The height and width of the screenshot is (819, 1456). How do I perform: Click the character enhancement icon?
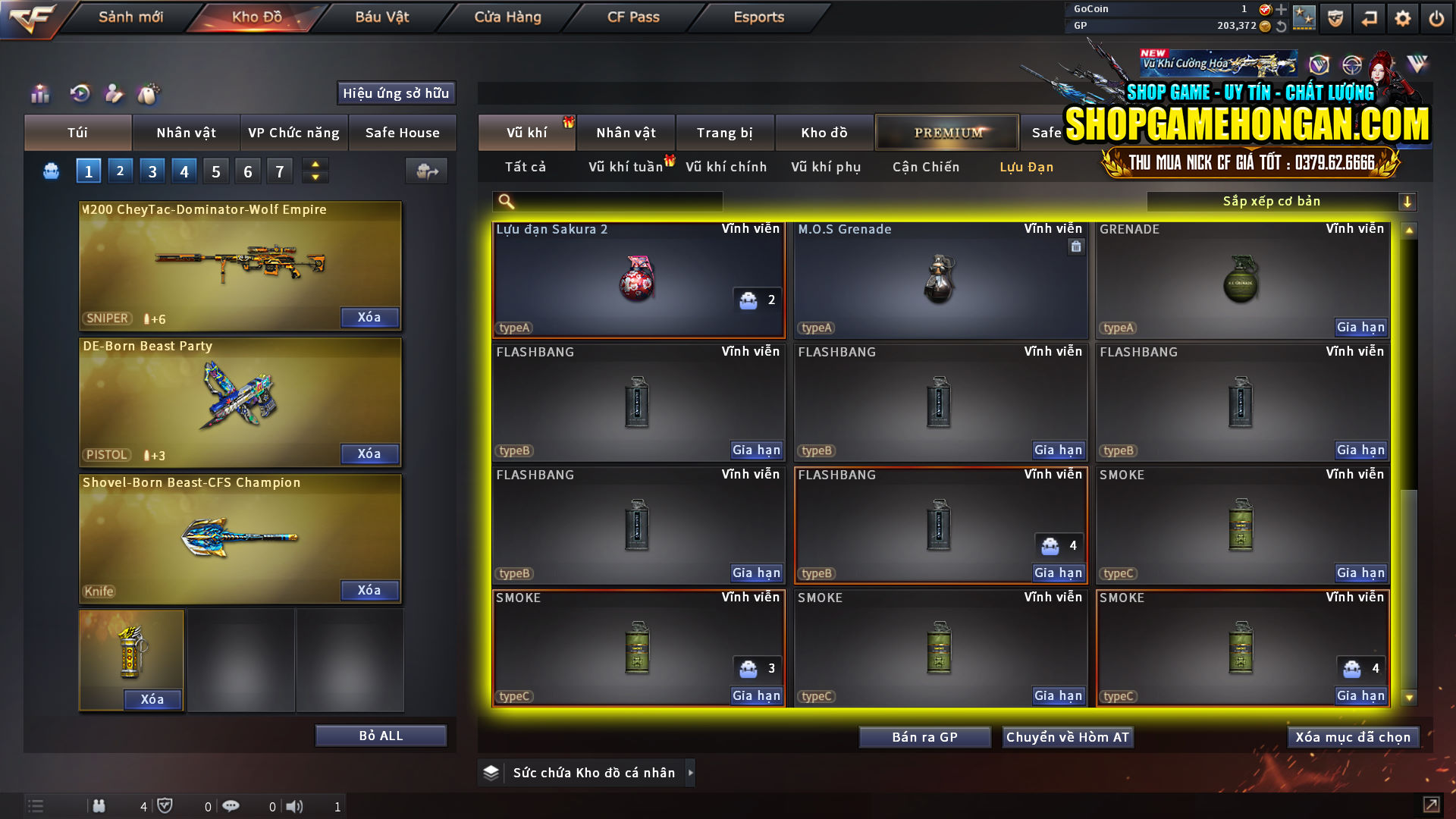tap(115, 93)
